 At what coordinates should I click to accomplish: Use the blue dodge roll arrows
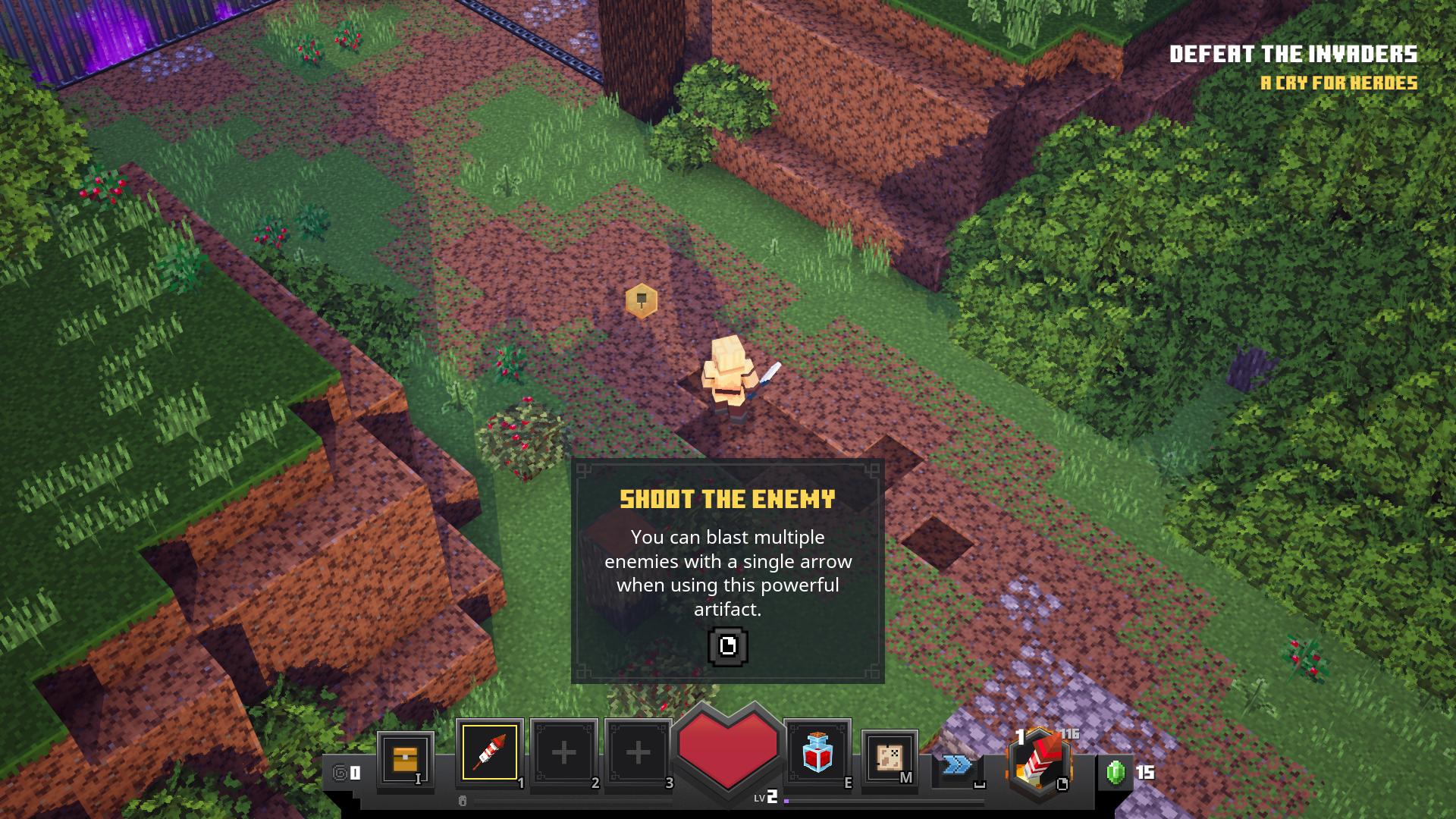(957, 765)
